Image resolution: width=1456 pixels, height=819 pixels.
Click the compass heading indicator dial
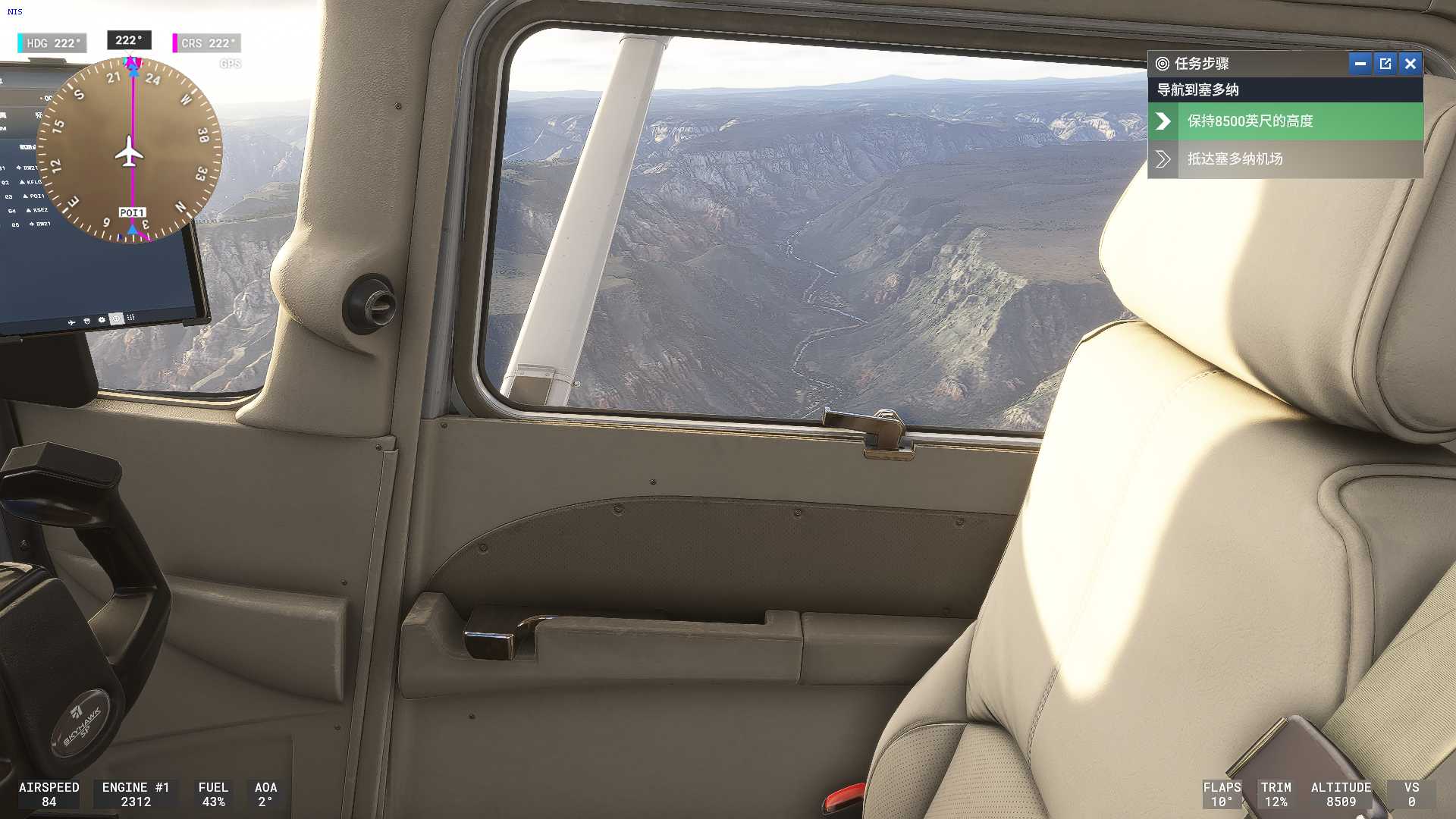point(130,152)
